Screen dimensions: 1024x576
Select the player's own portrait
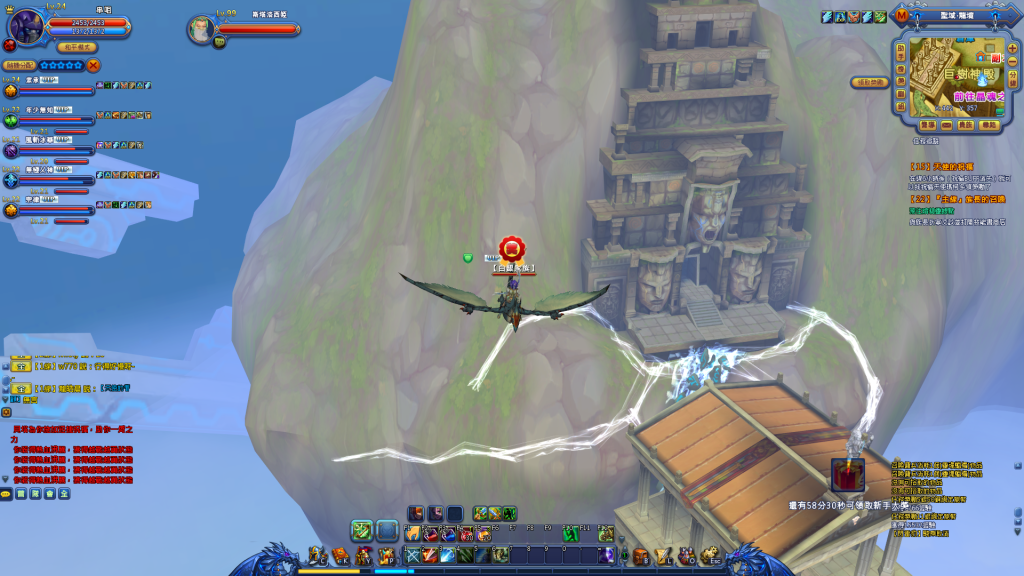click(x=23, y=23)
